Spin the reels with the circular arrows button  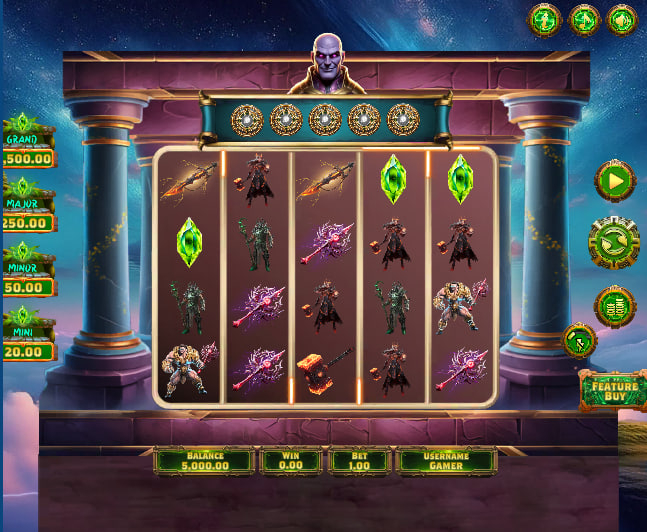614,244
